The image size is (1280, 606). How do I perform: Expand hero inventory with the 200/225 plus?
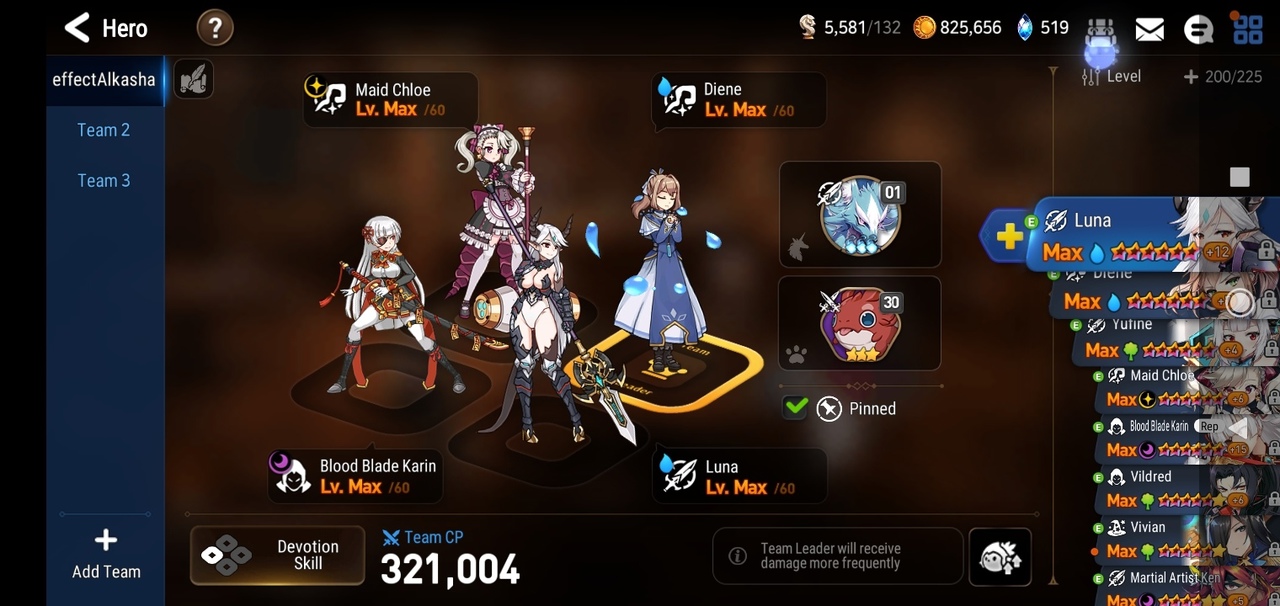[1191, 76]
